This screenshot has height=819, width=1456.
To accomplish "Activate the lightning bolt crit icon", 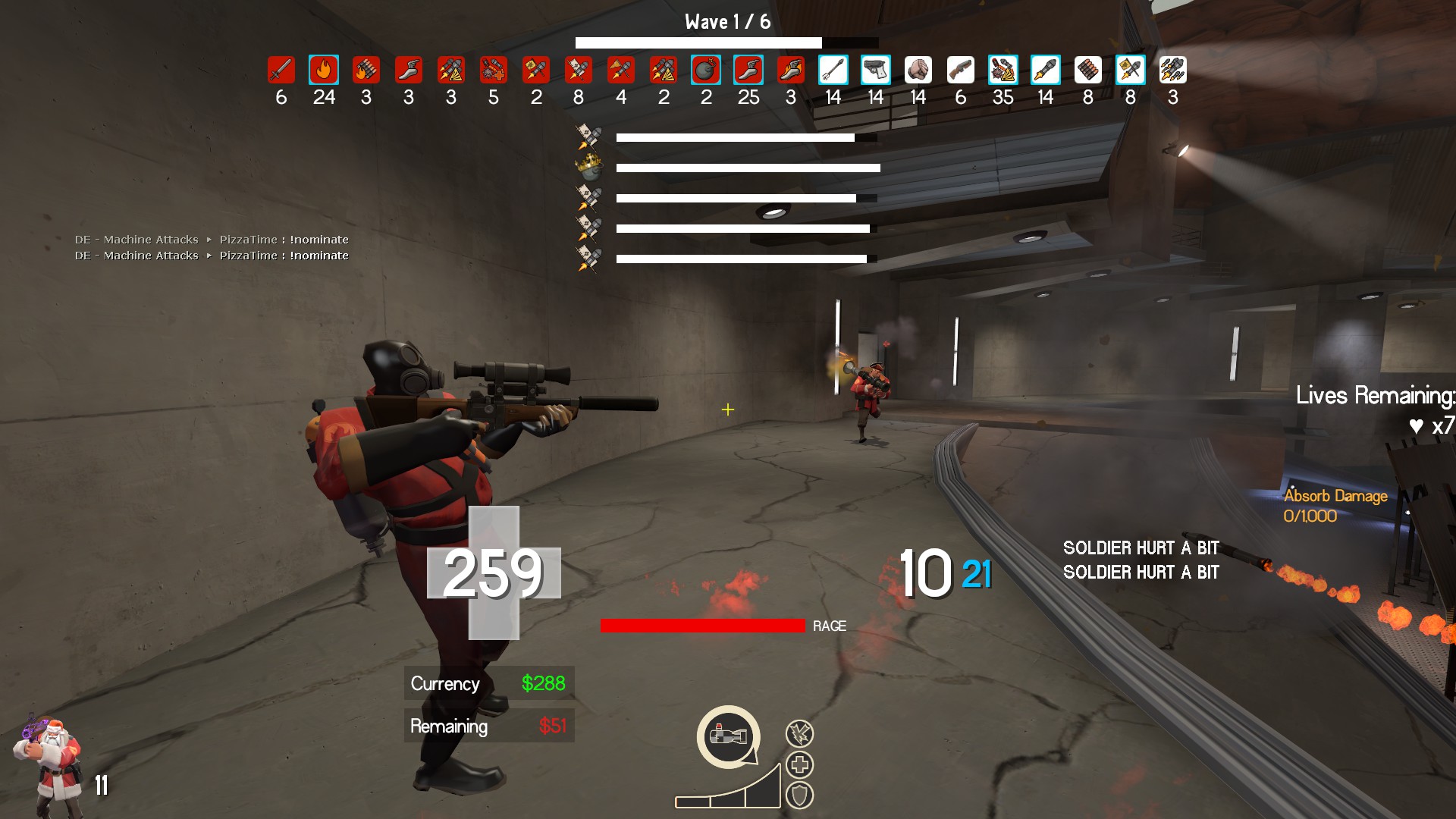I will [x=799, y=733].
